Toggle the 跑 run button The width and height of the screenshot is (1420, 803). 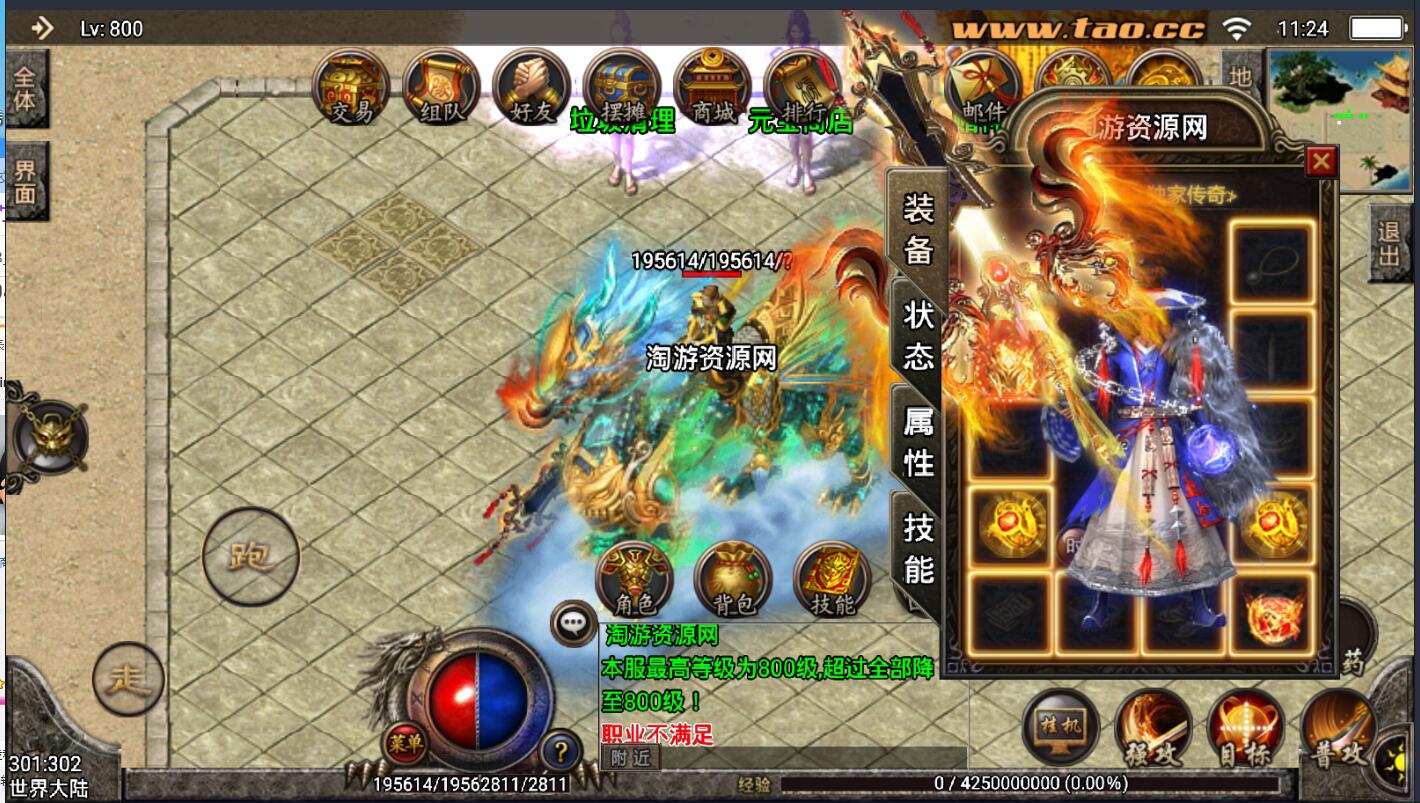[250, 556]
